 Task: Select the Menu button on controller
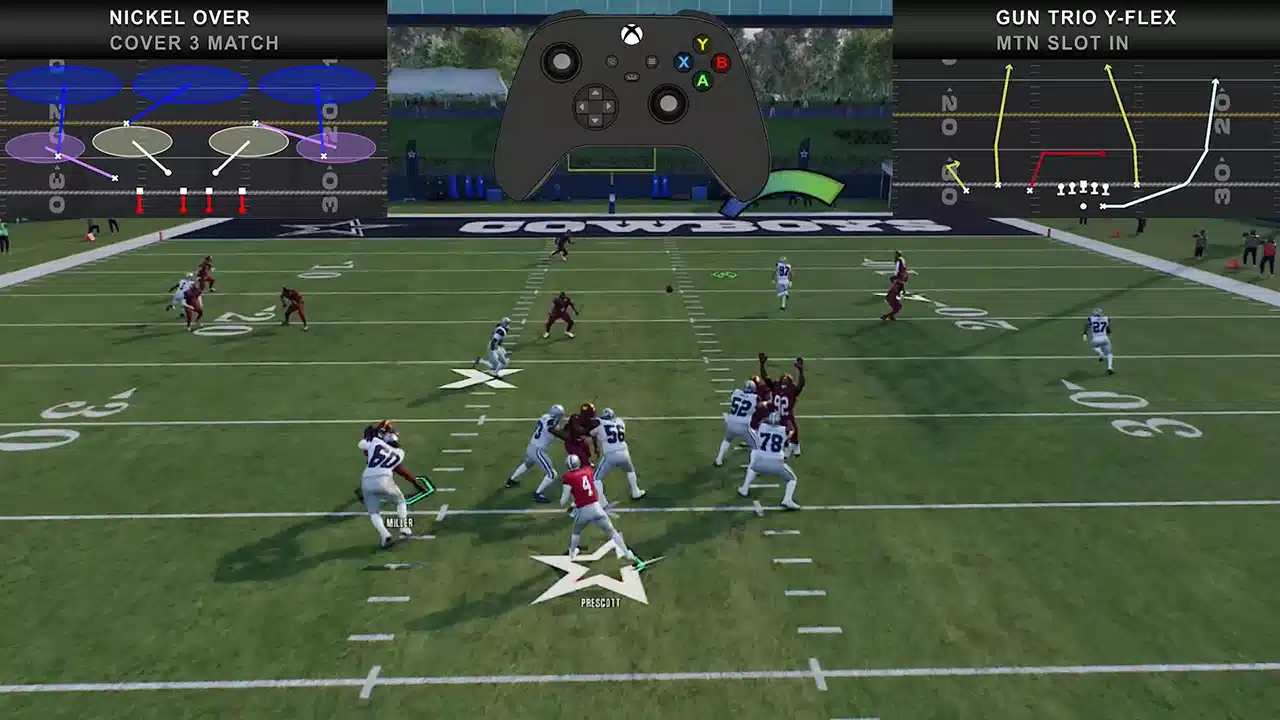(650, 62)
